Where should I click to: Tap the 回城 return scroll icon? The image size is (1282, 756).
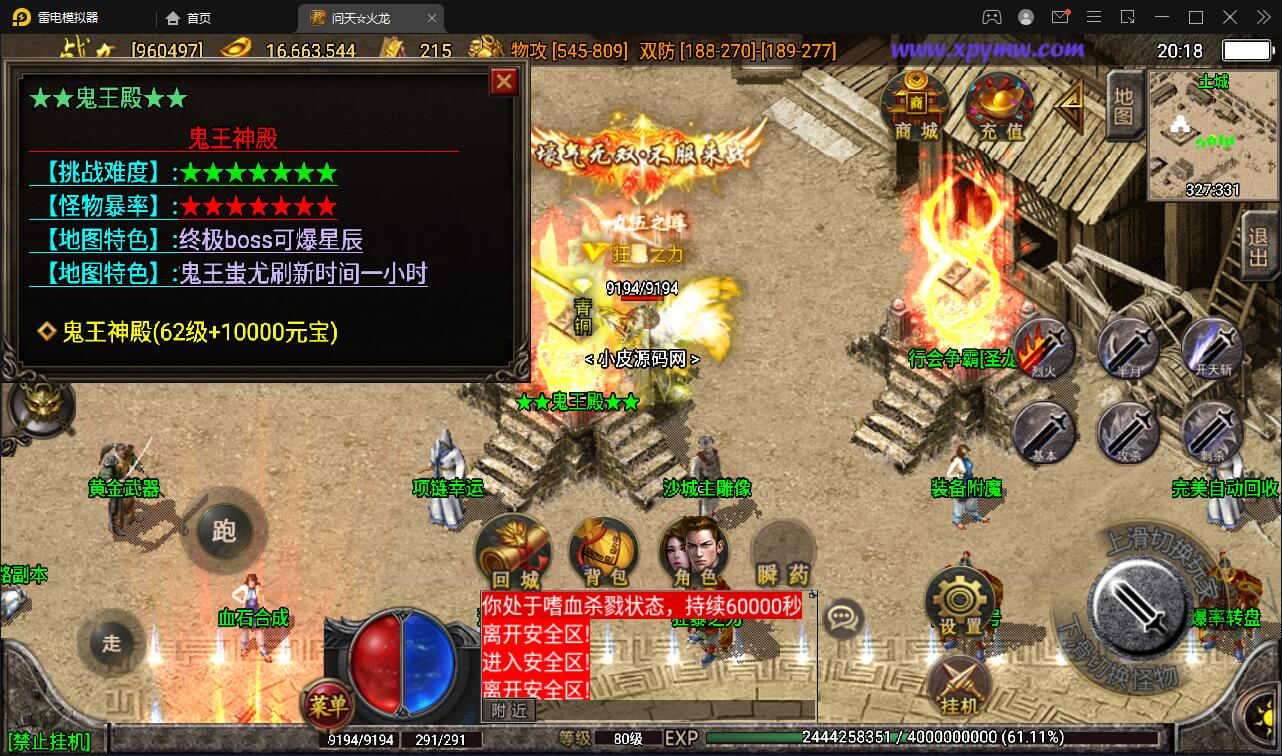click(513, 550)
